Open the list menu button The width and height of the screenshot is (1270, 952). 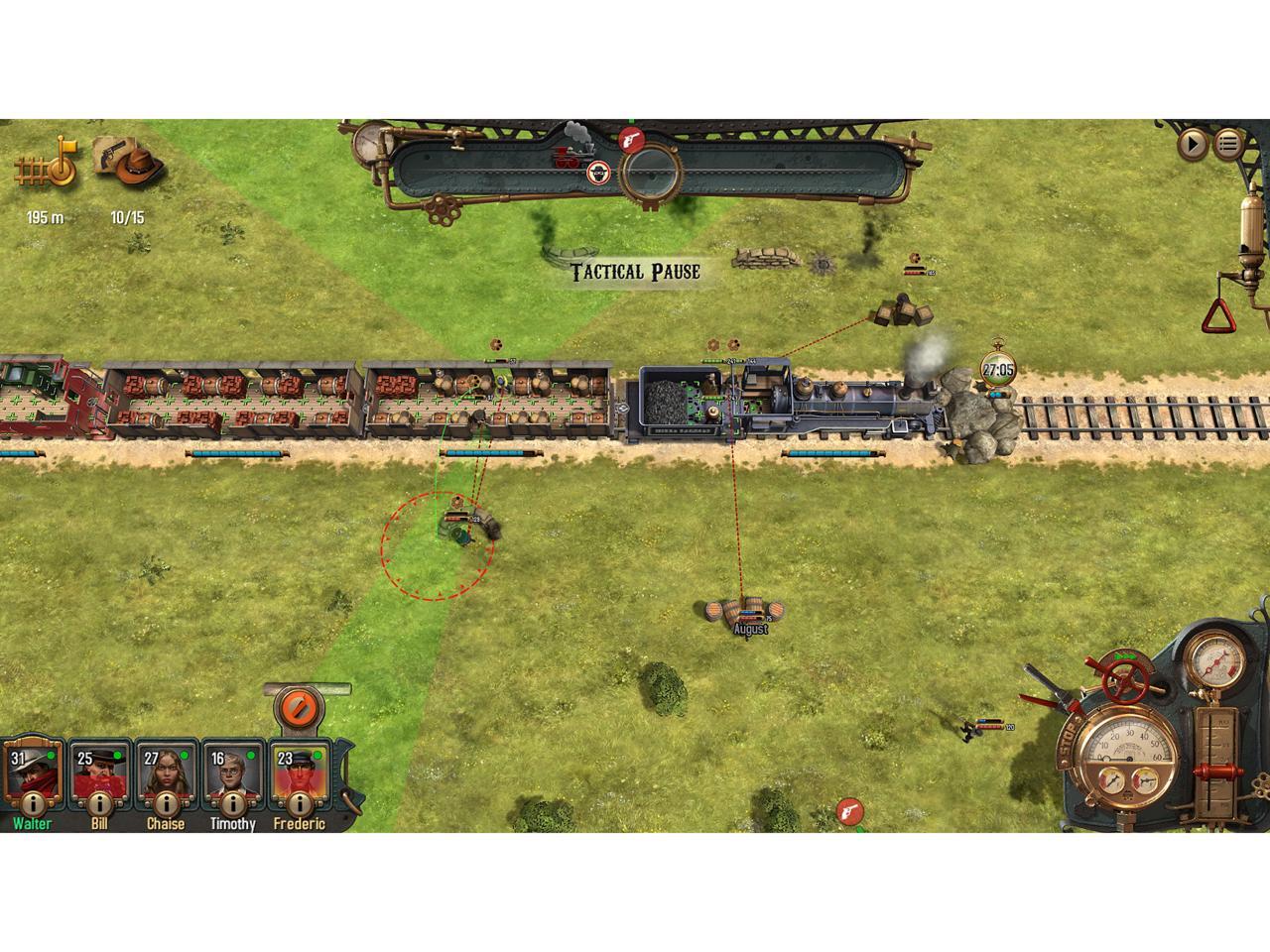tap(1228, 145)
